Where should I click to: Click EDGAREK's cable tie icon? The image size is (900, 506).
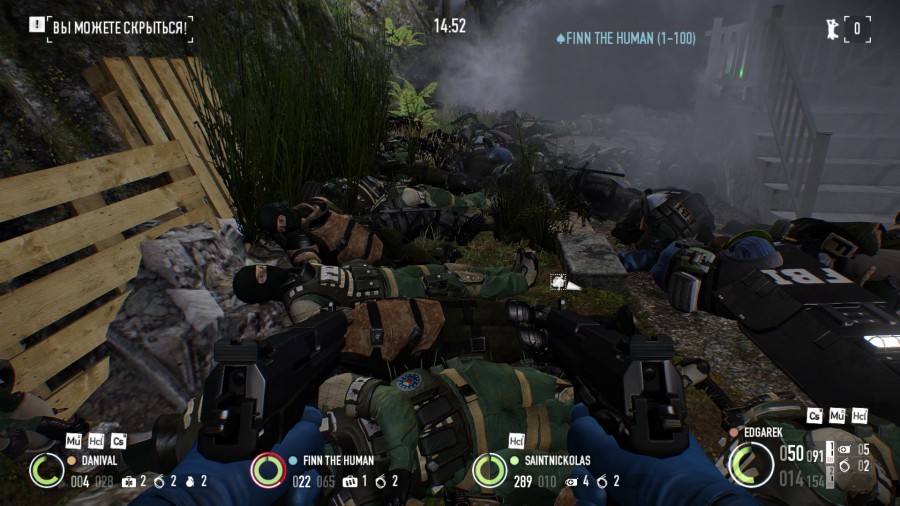846,465
